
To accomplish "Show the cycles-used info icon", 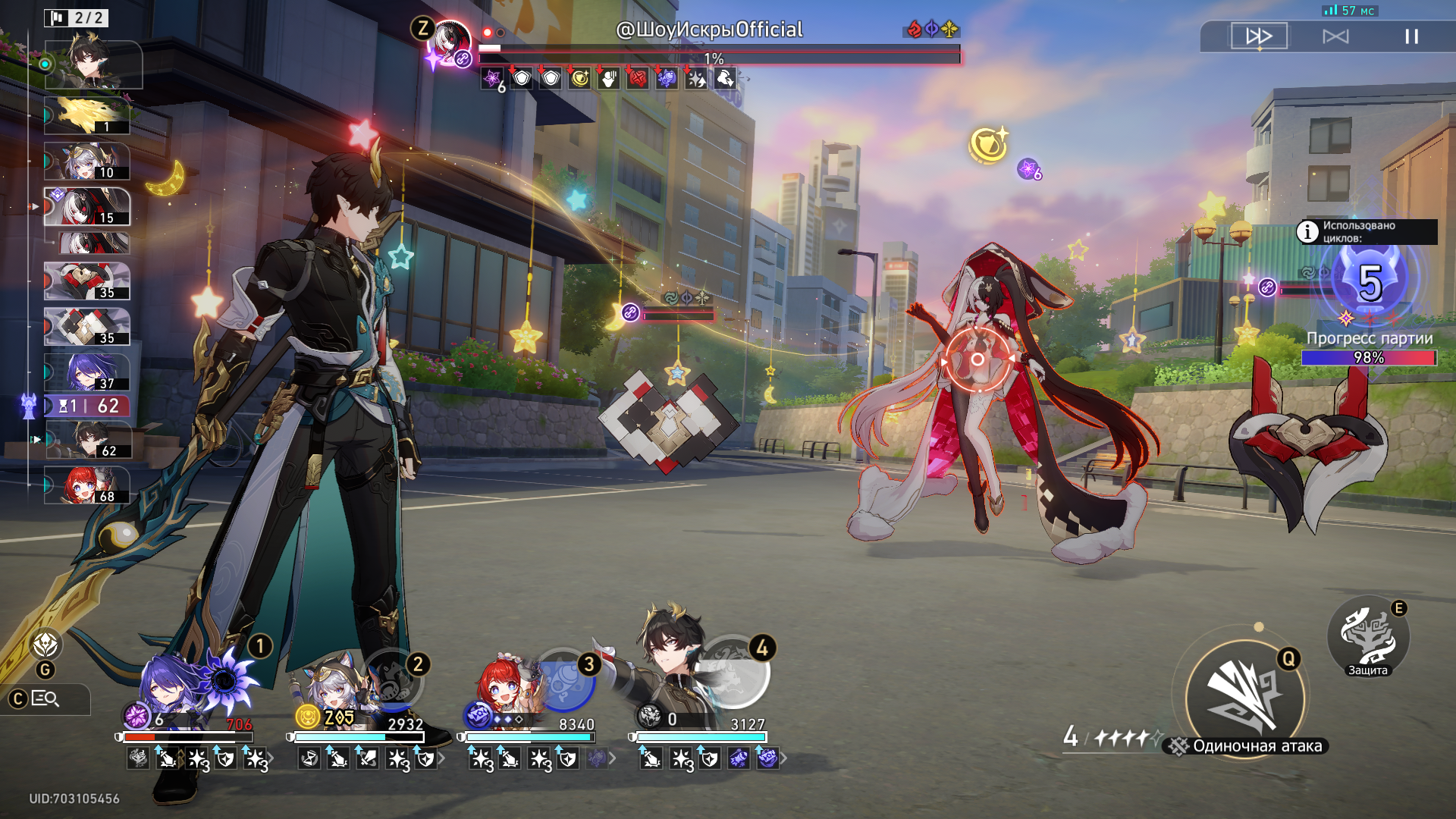I will [1307, 231].
